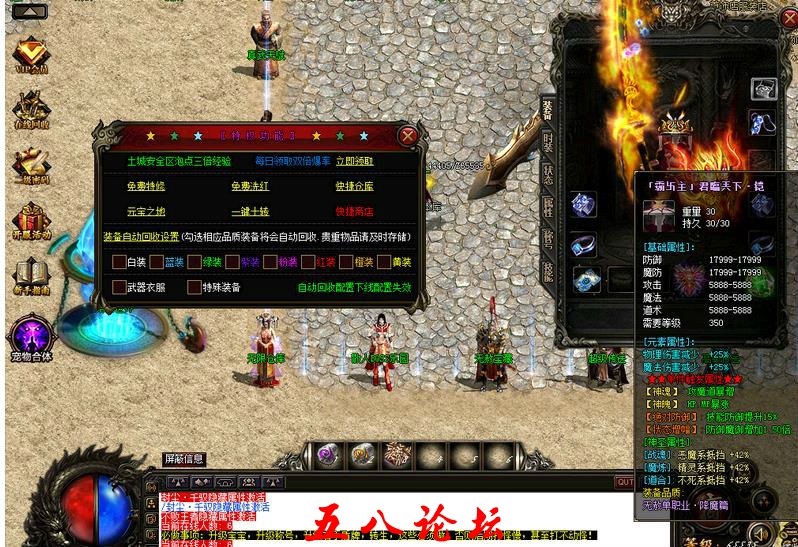This screenshot has height=547, width=798.
Task: Close the special functions panel
Action: click(407, 135)
